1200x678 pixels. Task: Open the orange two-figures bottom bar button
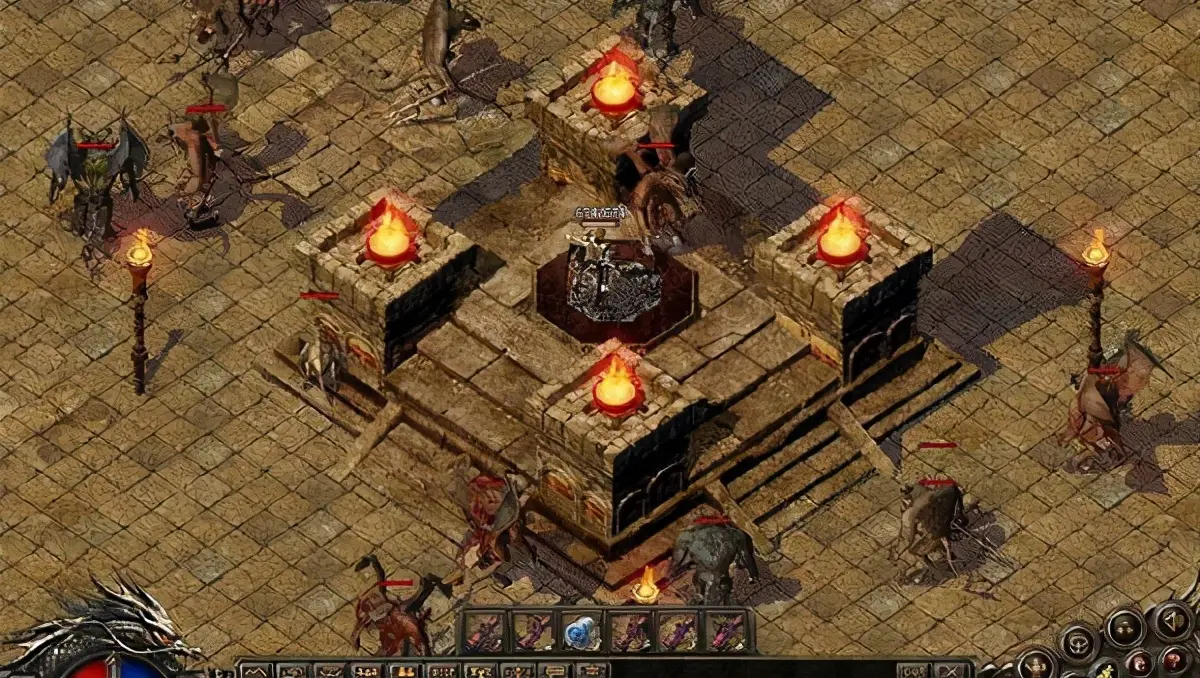(403, 670)
